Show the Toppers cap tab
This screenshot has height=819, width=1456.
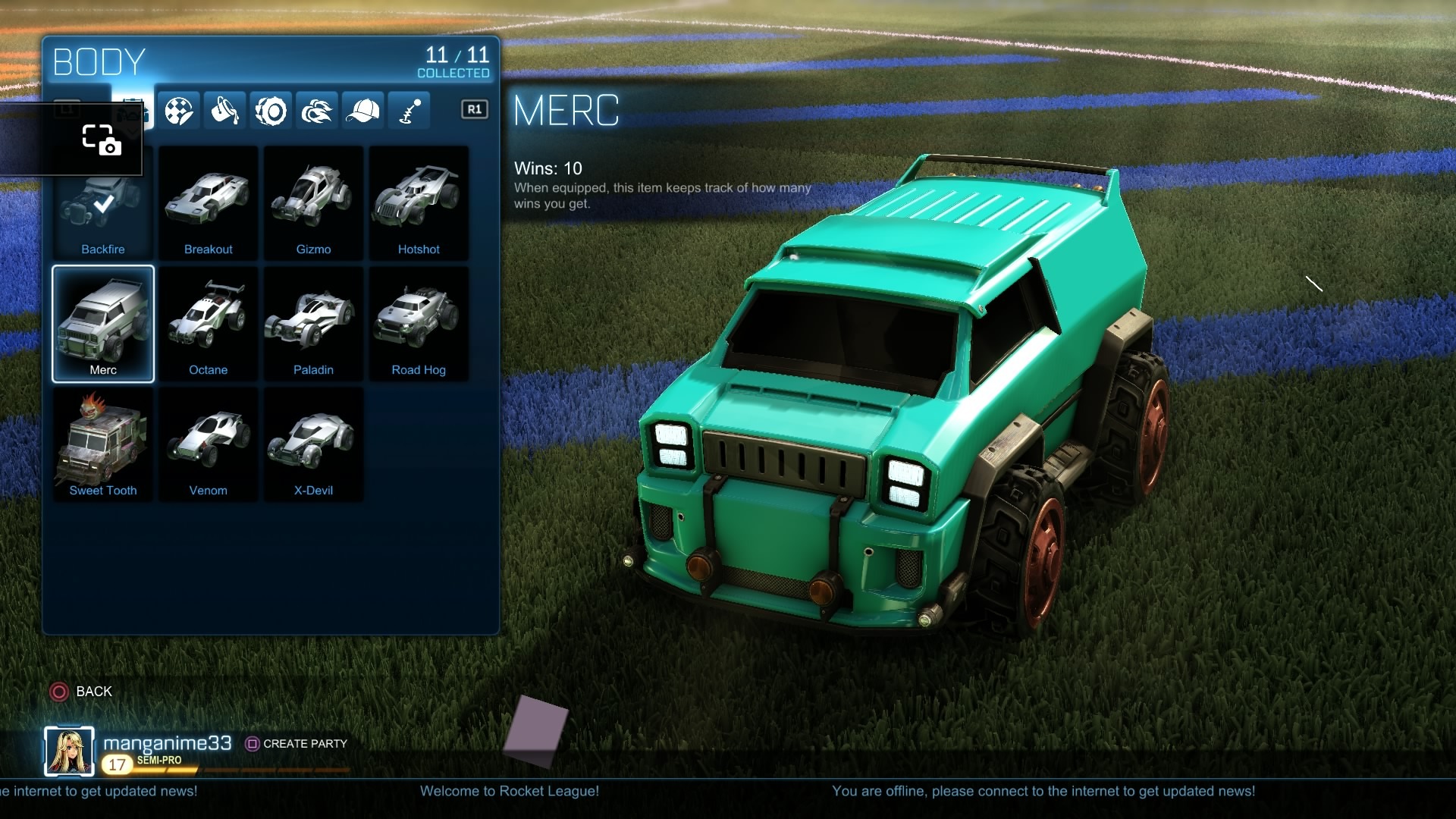(x=363, y=111)
